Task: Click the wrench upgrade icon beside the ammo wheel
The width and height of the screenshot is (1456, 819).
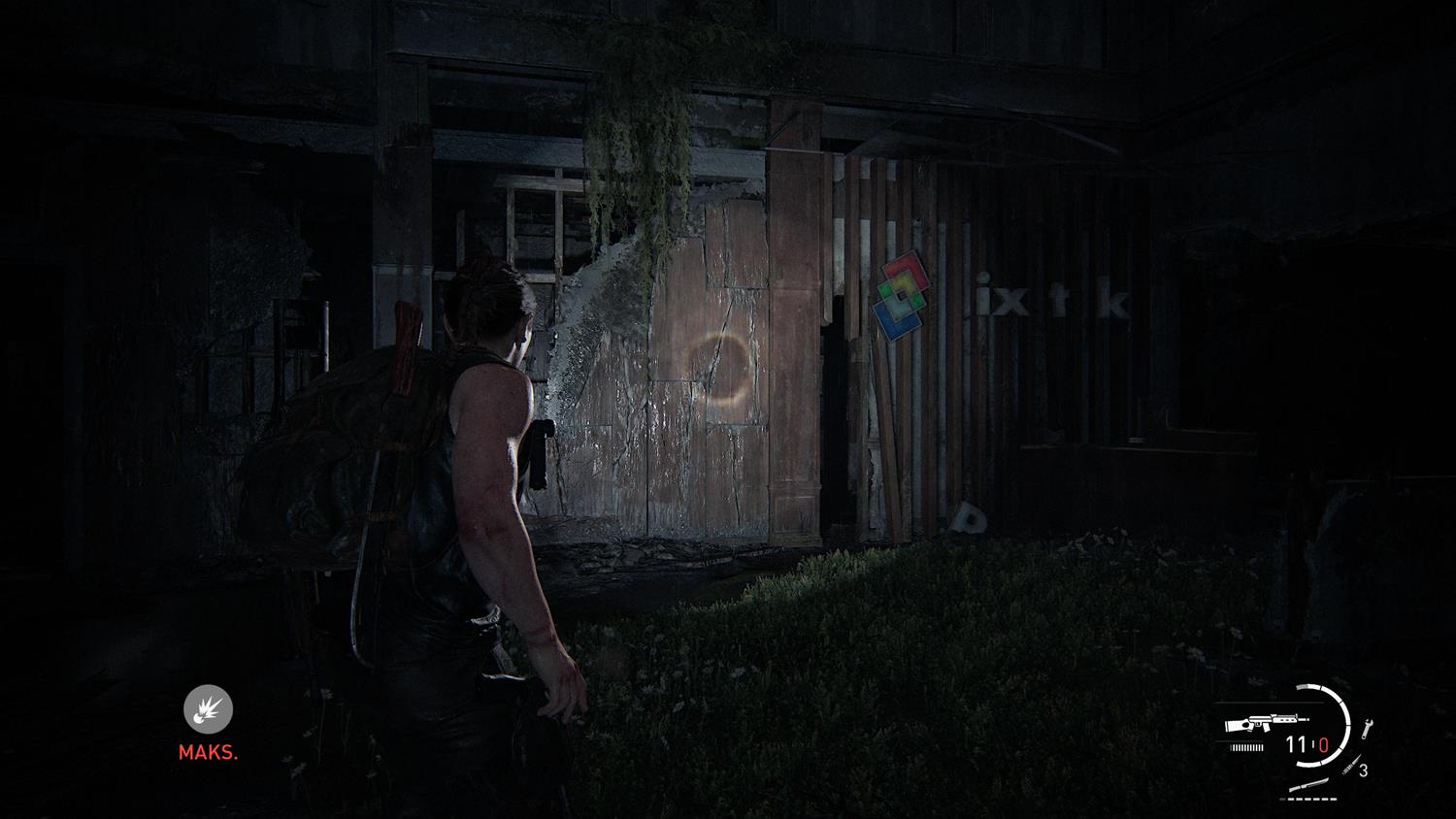Action: click(1367, 729)
